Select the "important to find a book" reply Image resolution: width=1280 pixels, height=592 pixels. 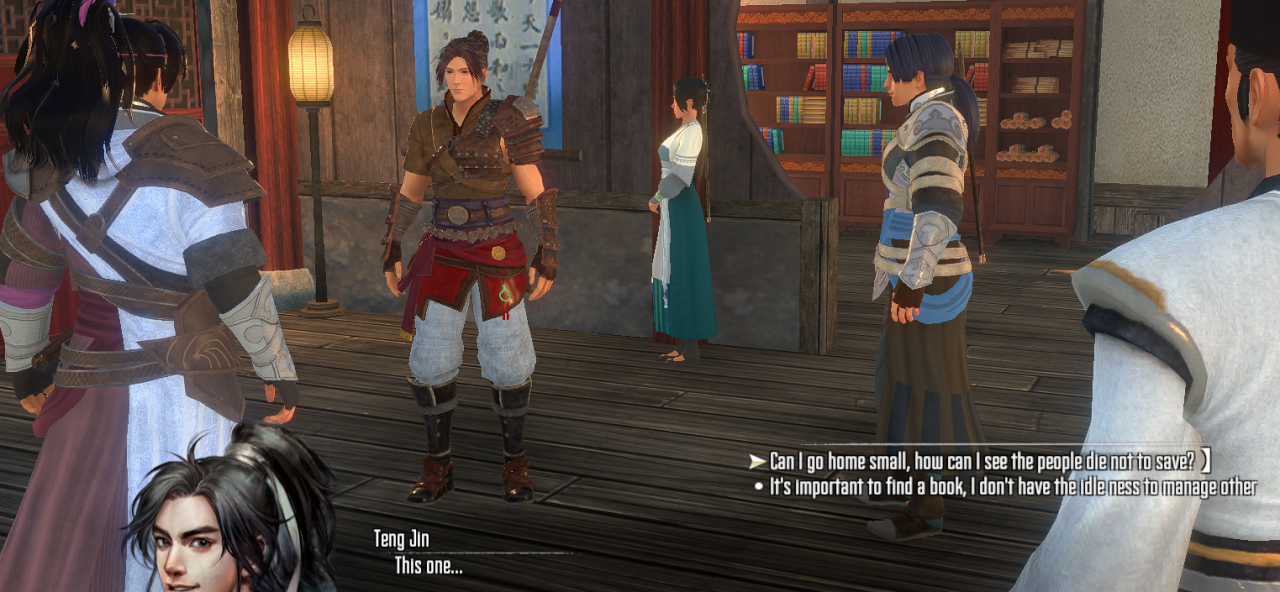click(x=1012, y=488)
